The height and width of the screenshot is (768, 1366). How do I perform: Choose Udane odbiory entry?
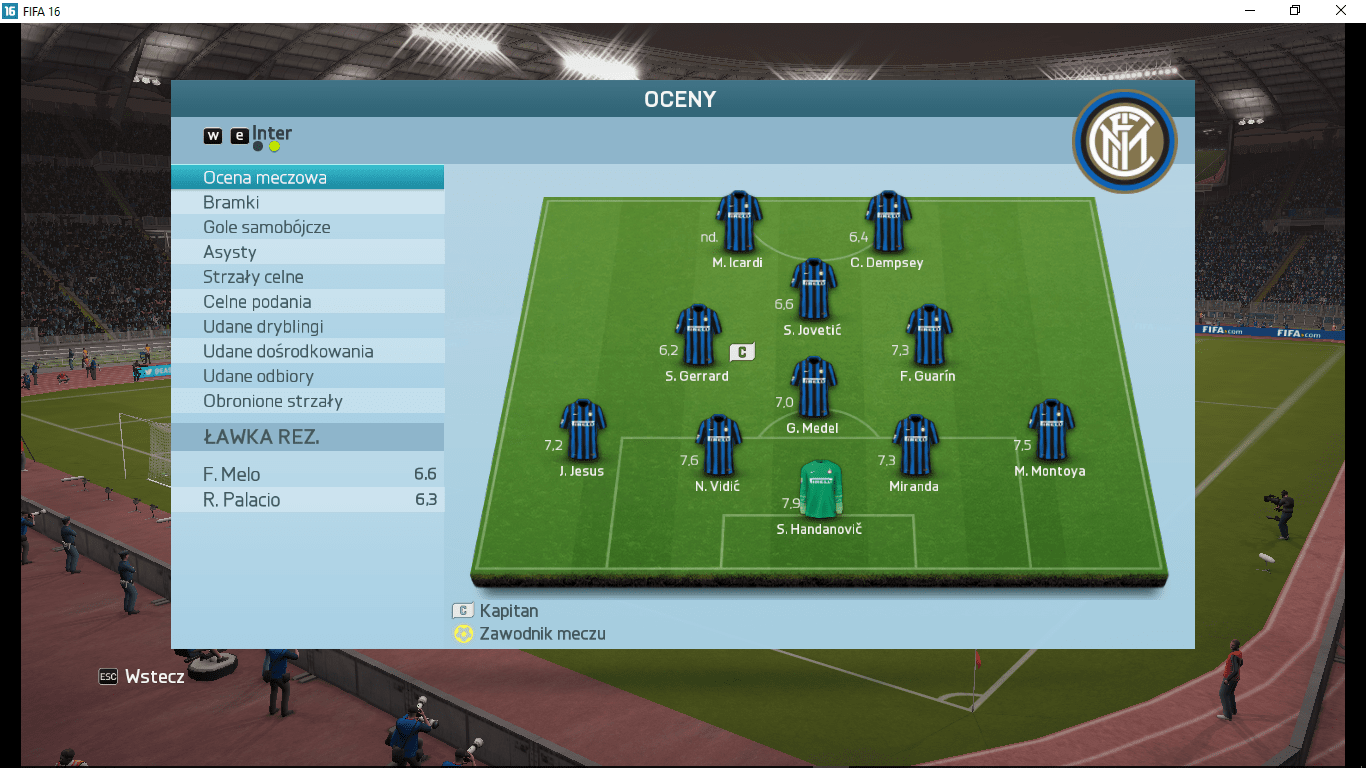pyautogui.click(x=307, y=377)
